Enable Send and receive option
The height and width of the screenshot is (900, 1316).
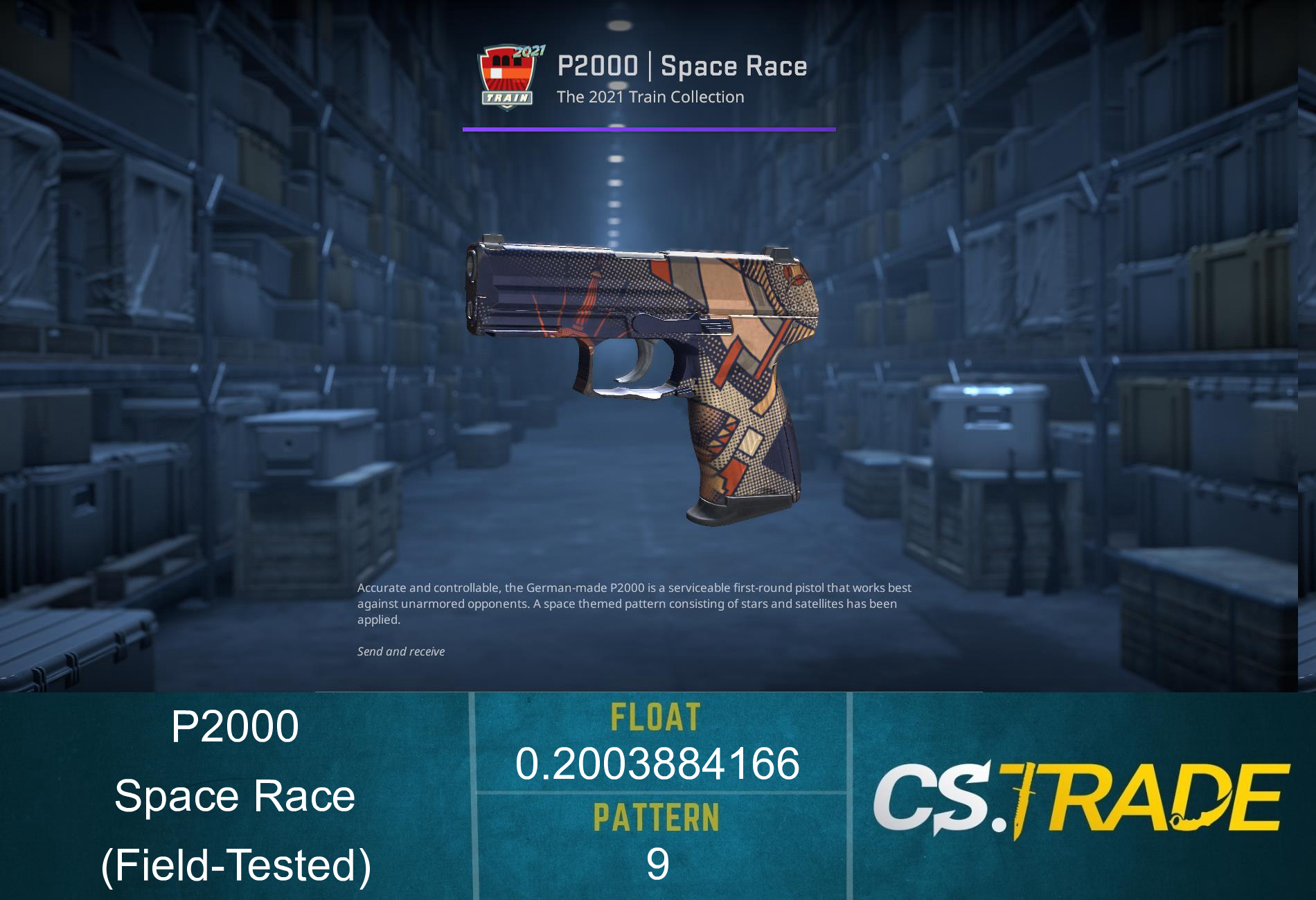[x=402, y=651]
